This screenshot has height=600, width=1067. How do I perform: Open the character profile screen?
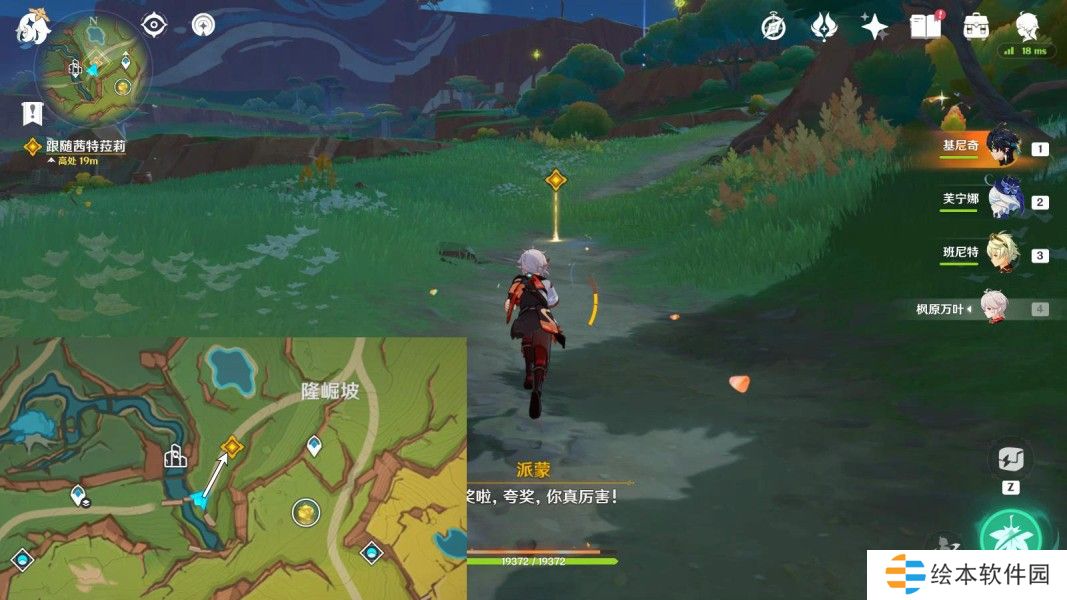tap(1027, 27)
